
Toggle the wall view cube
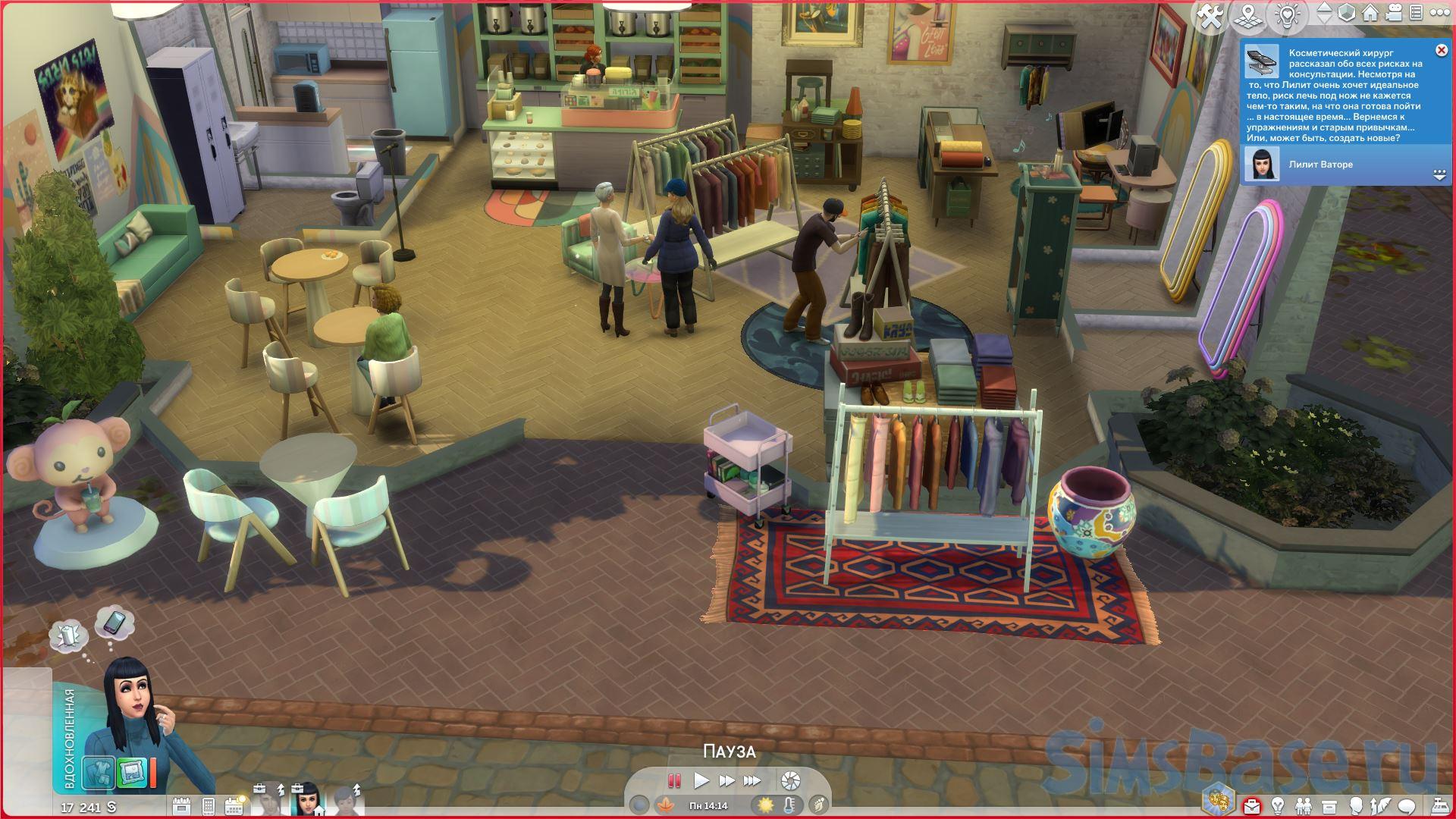(1346, 13)
